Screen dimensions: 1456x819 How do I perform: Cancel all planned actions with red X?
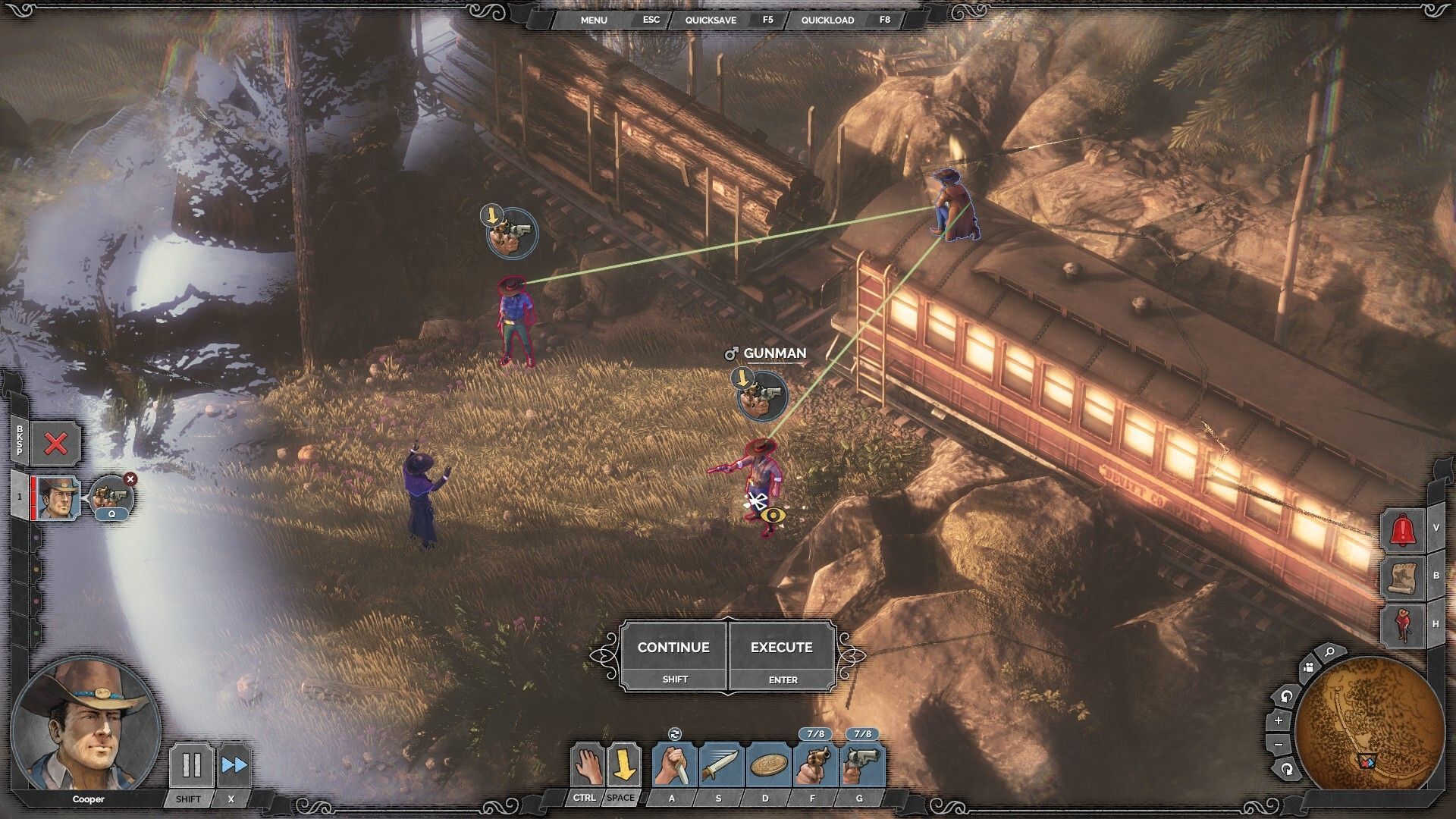(x=55, y=444)
